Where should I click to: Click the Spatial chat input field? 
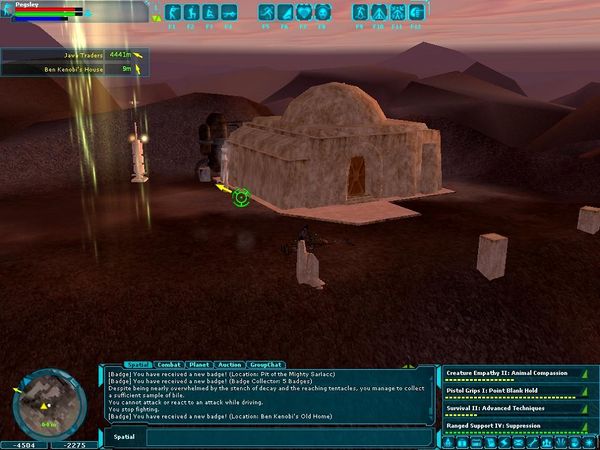pyautogui.click(x=290, y=437)
